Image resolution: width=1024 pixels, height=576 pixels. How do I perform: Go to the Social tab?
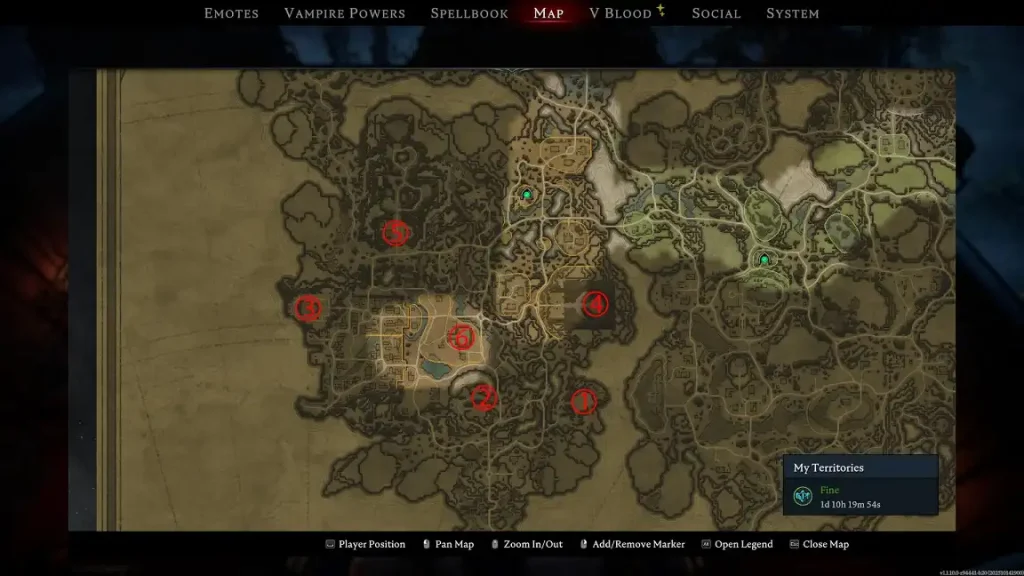coord(716,13)
